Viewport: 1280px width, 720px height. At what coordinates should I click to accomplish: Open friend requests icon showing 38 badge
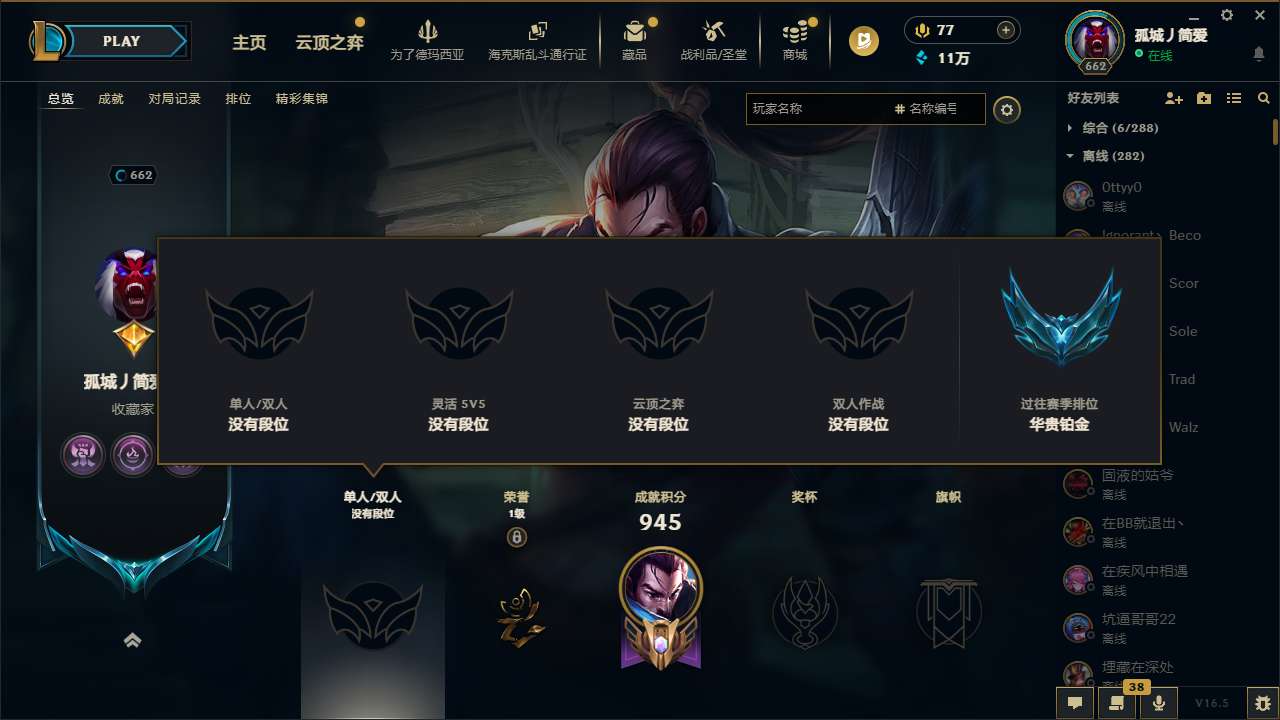tap(1117, 703)
